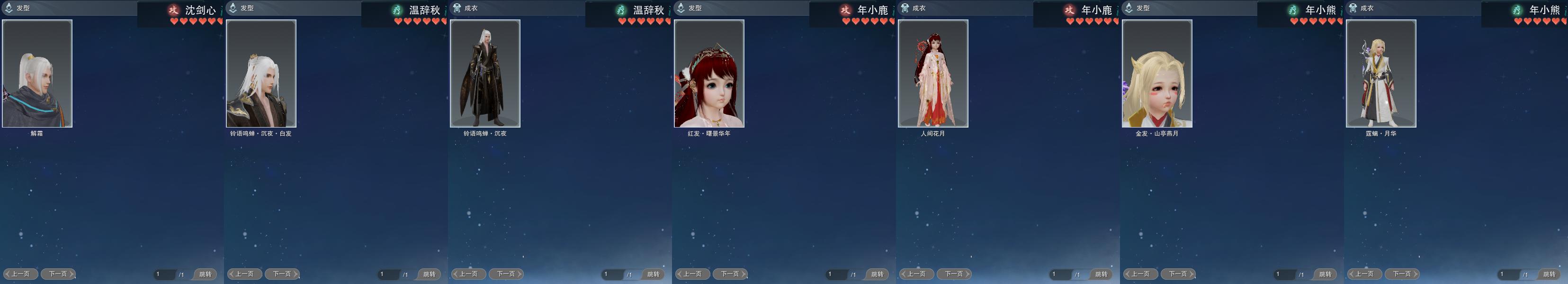The image size is (1568, 284).
Task: Pick the 霓蜻·月华 outfit thumbnail
Action: (1381, 73)
